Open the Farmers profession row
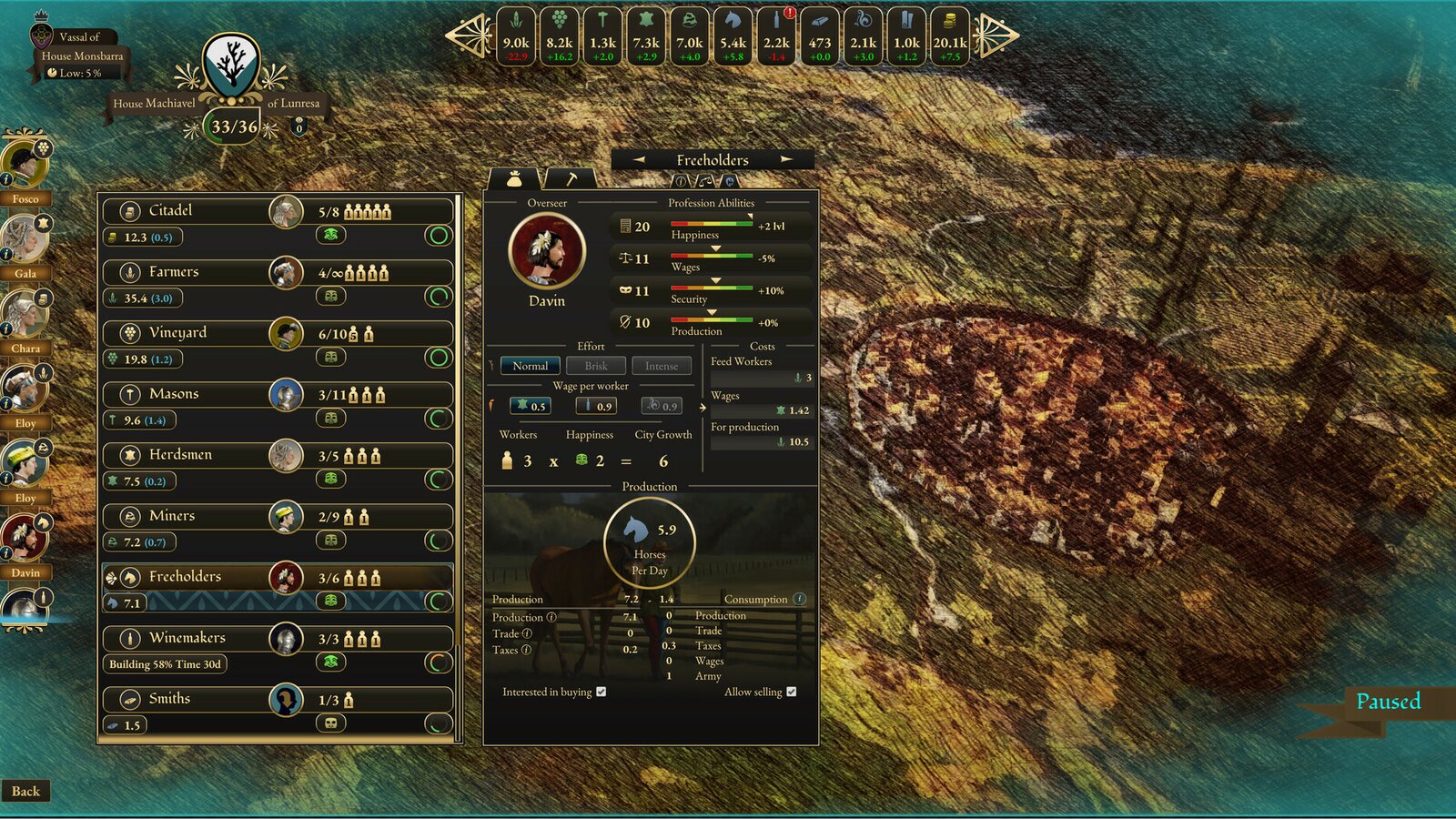Image resolution: width=1456 pixels, height=819 pixels. click(174, 272)
